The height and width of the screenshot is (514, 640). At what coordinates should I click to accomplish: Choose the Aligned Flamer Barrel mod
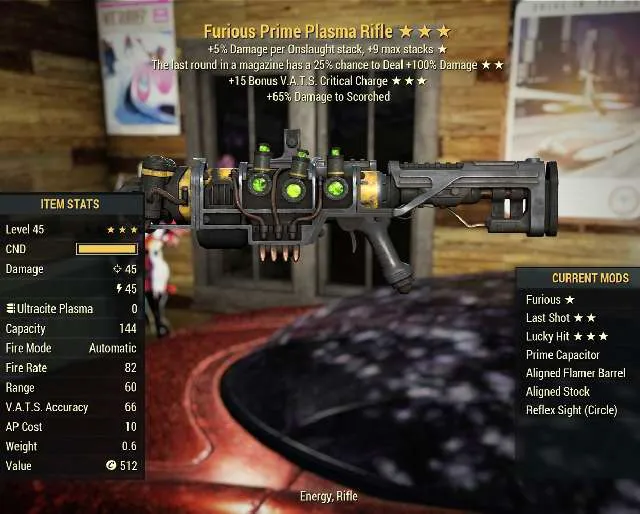point(575,373)
